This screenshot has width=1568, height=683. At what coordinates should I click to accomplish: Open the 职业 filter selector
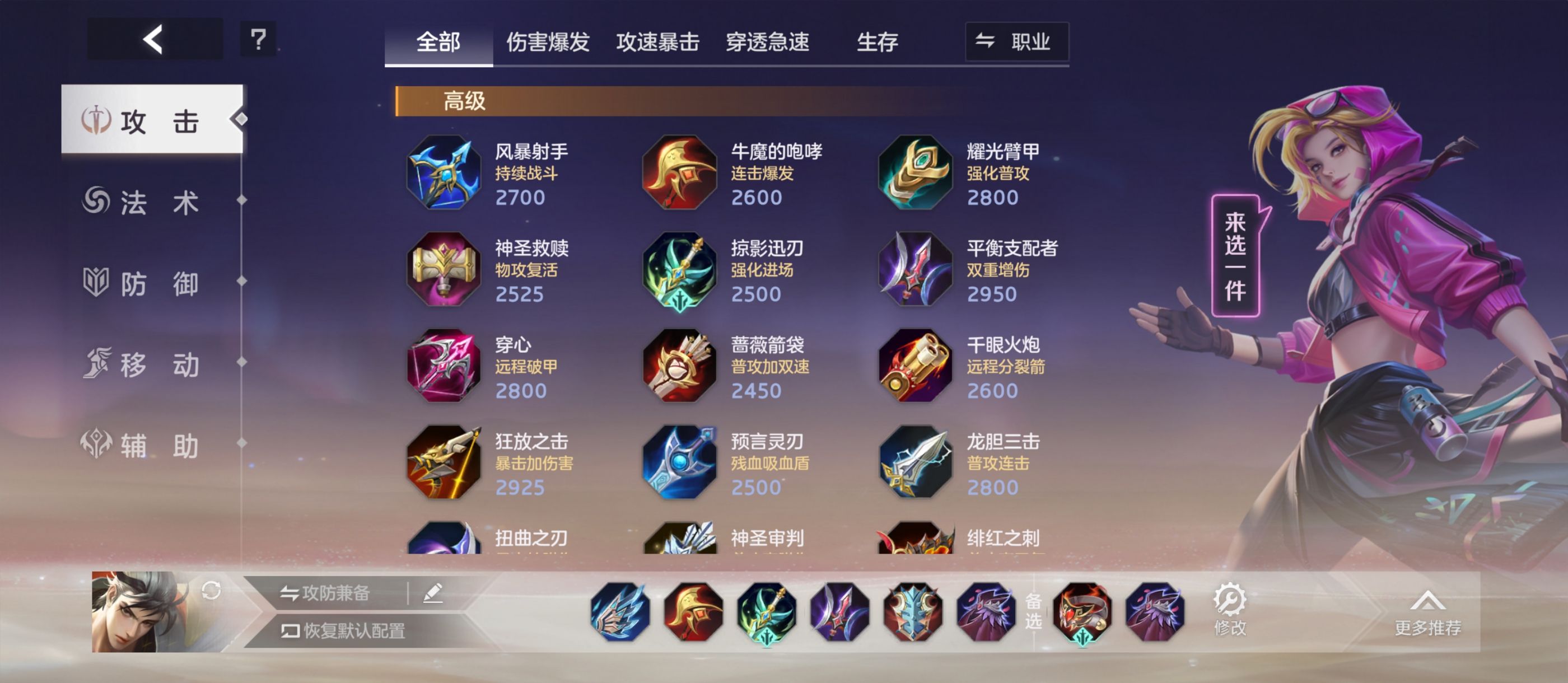[x=1016, y=41]
